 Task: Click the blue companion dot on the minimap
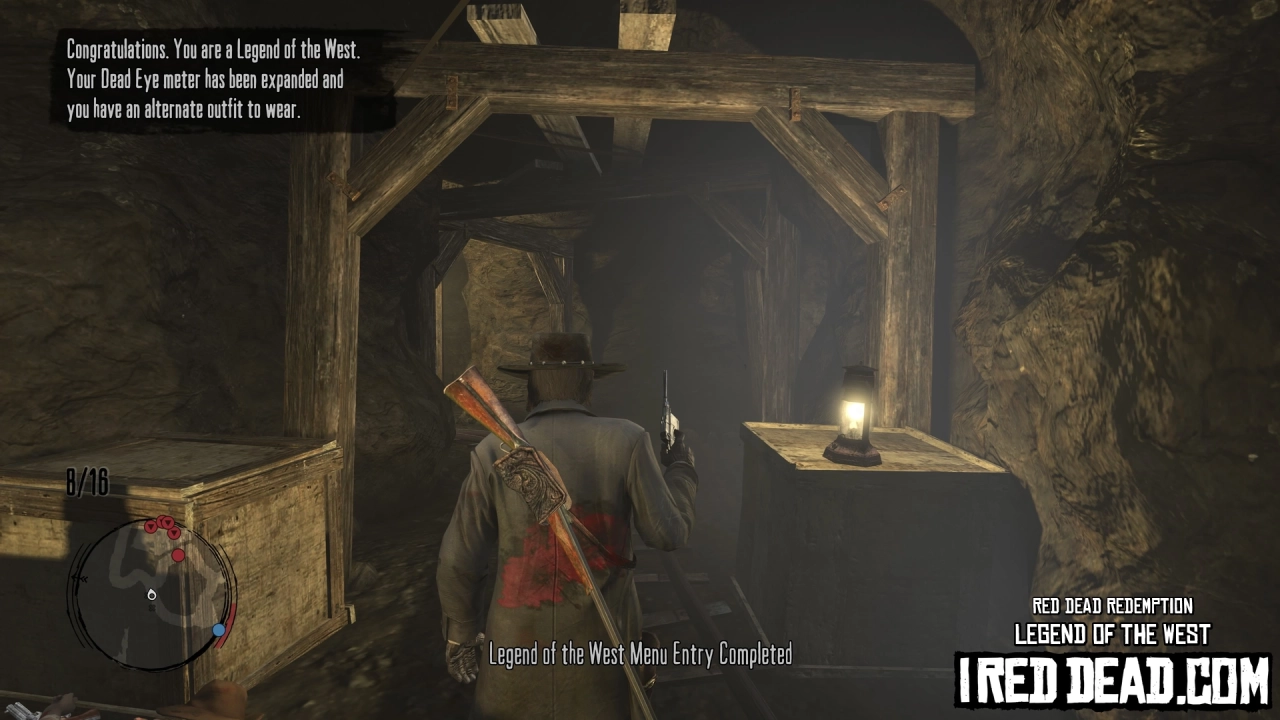[218, 630]
